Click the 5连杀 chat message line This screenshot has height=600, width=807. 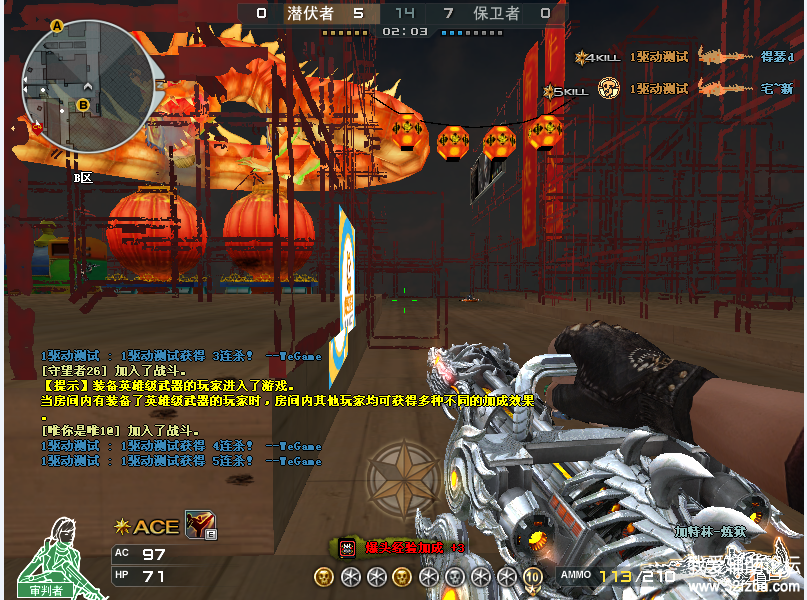click(181, 461)
